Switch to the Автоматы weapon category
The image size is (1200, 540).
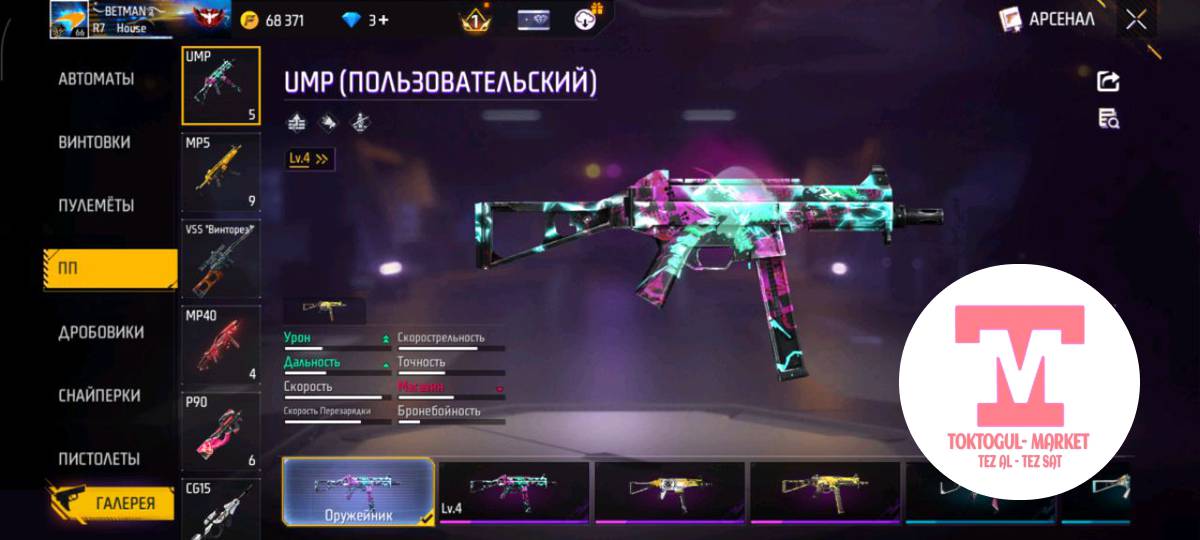point(96,79)
